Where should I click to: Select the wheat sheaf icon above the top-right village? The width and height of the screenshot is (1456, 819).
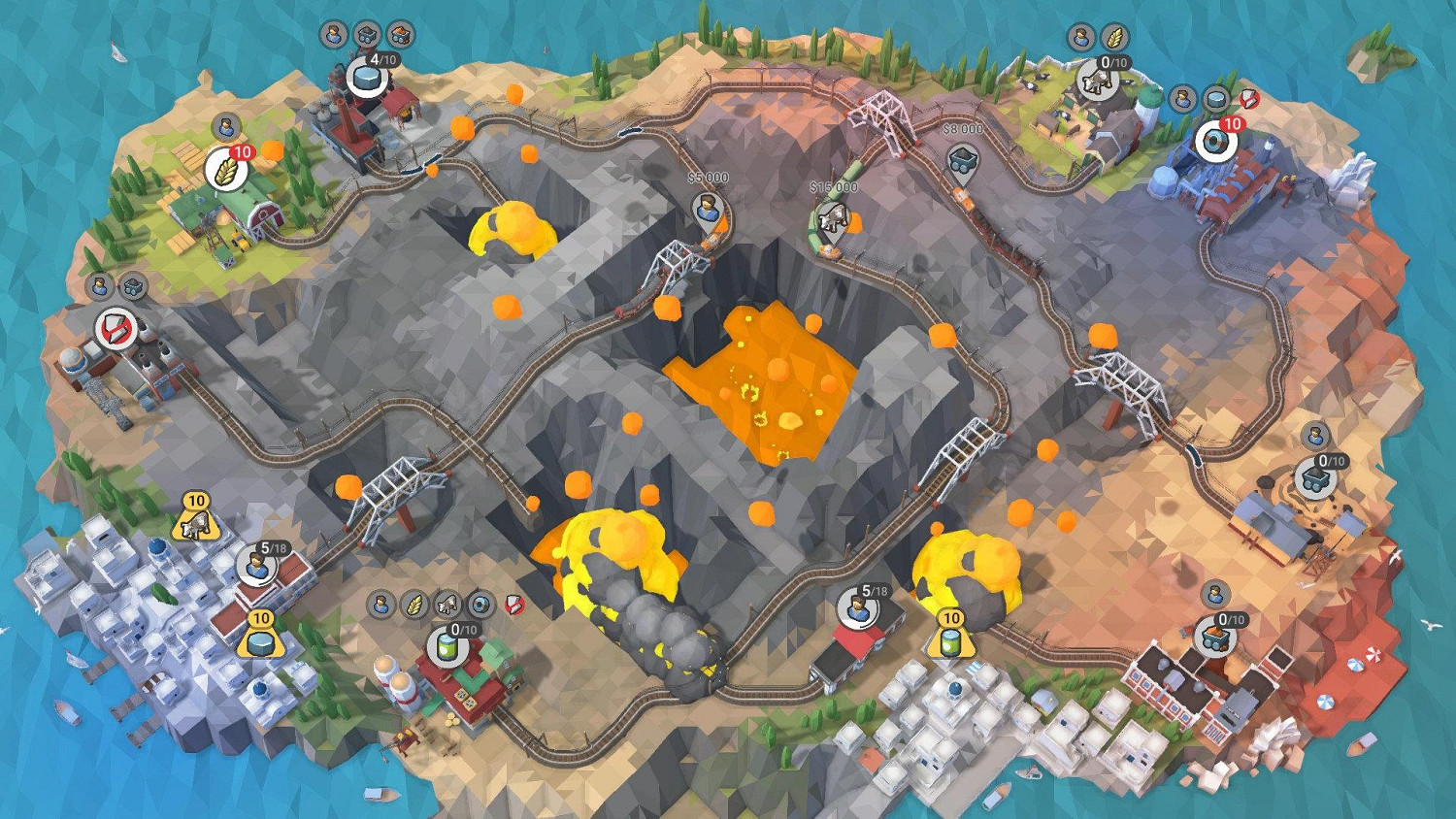[x=1117, y=37]
